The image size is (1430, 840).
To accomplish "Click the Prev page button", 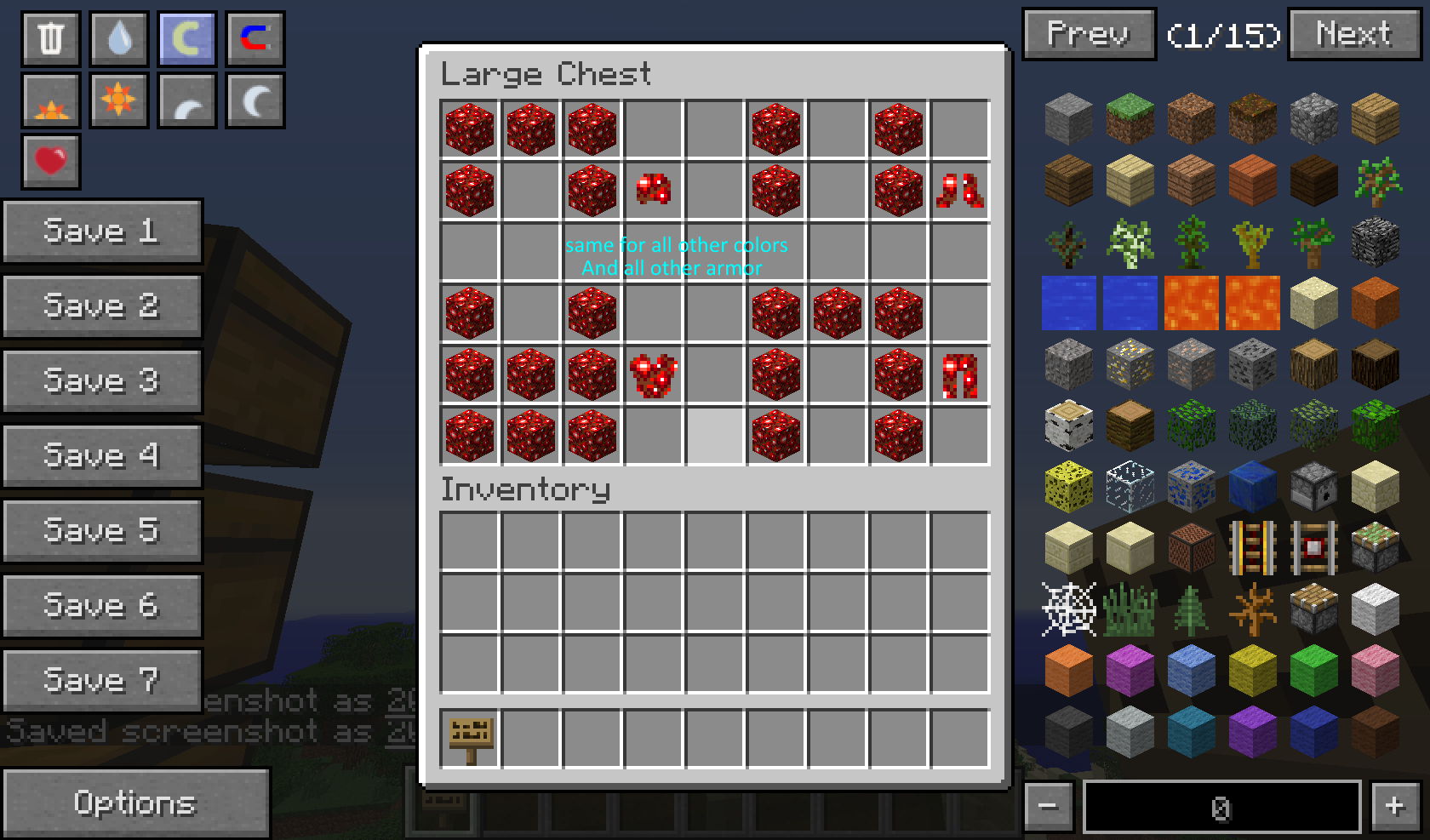I will [x=1089, y=35].
